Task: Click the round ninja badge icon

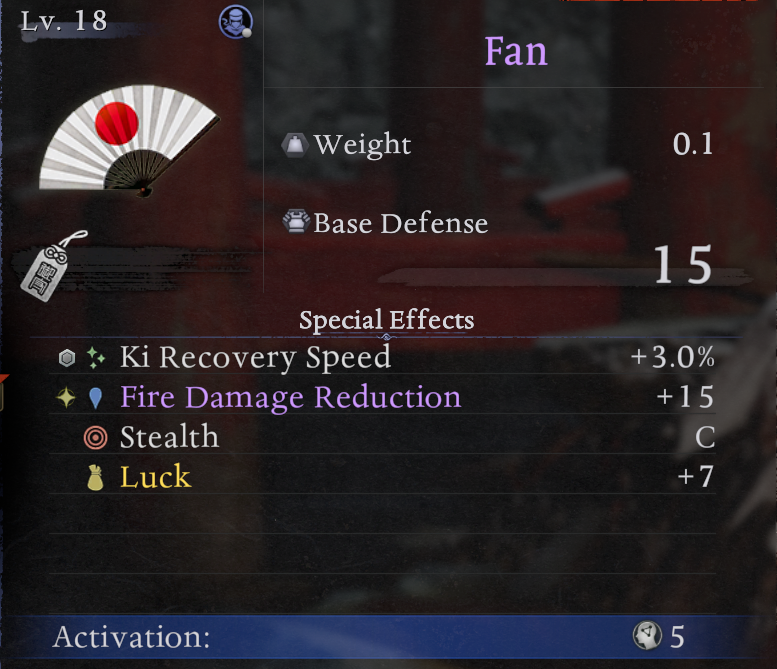Action: (234, 21)
